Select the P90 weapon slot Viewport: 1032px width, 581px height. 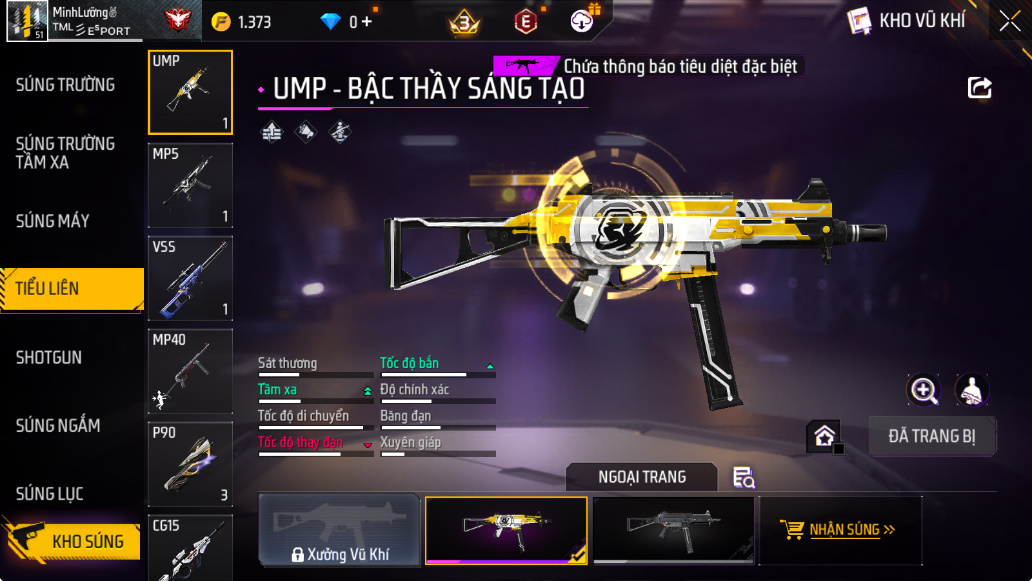pyautogui.click(x=190, y=465)
